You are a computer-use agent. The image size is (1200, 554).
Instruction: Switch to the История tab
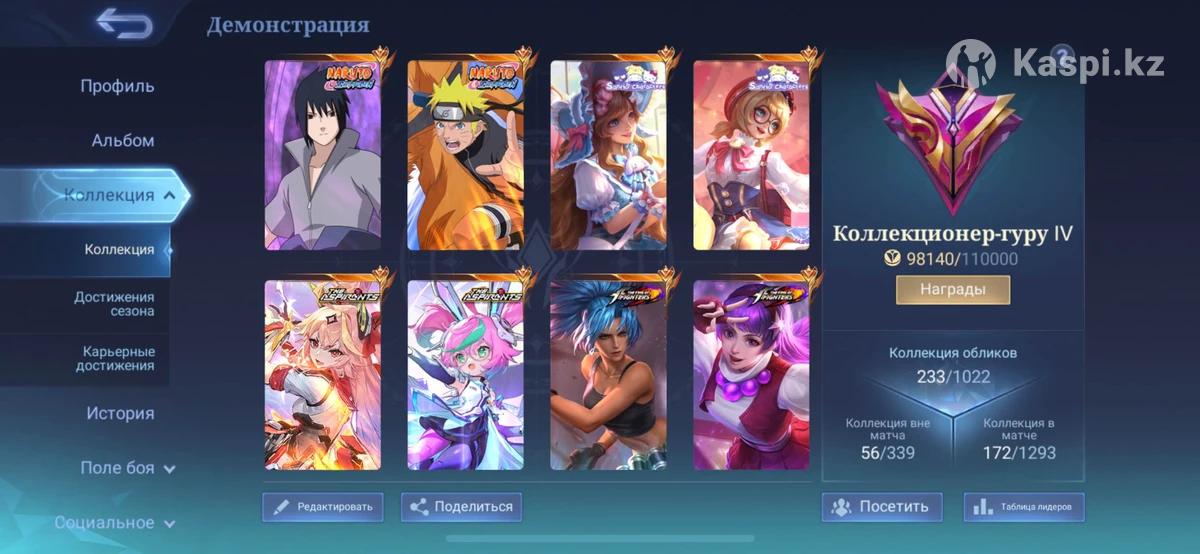click(120, 413)
